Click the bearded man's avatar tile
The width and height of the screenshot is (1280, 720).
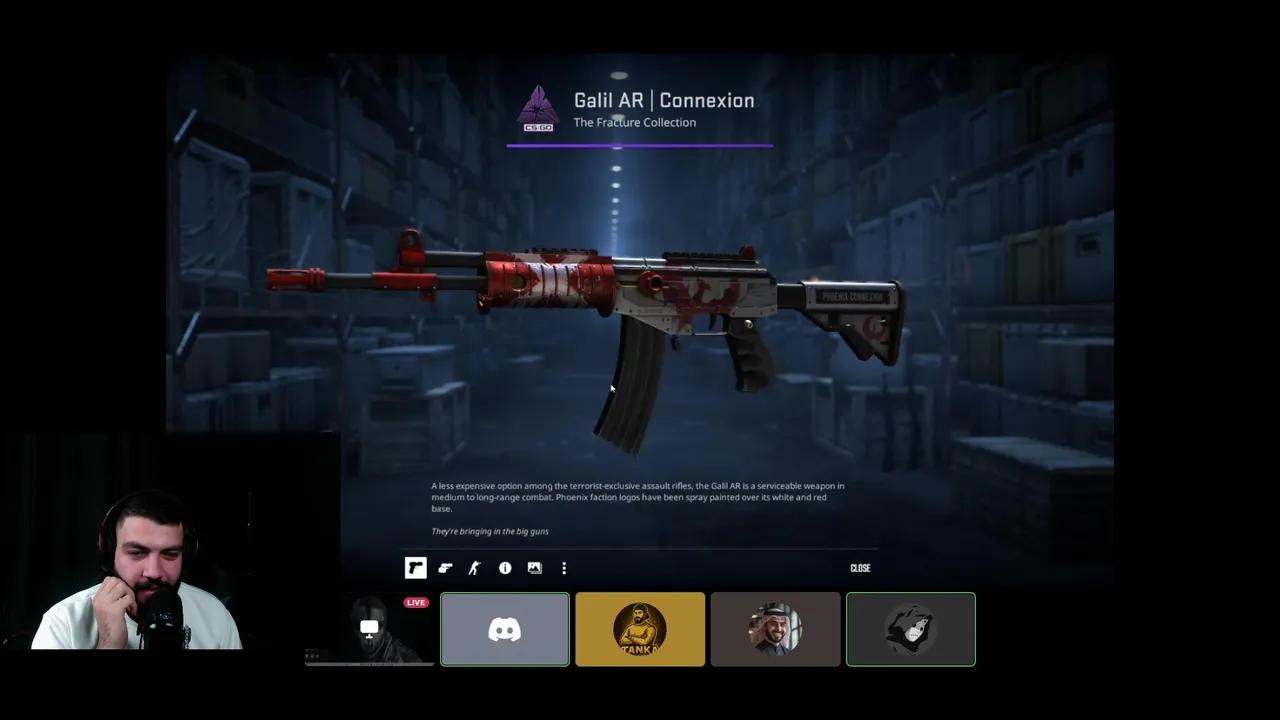775,629
